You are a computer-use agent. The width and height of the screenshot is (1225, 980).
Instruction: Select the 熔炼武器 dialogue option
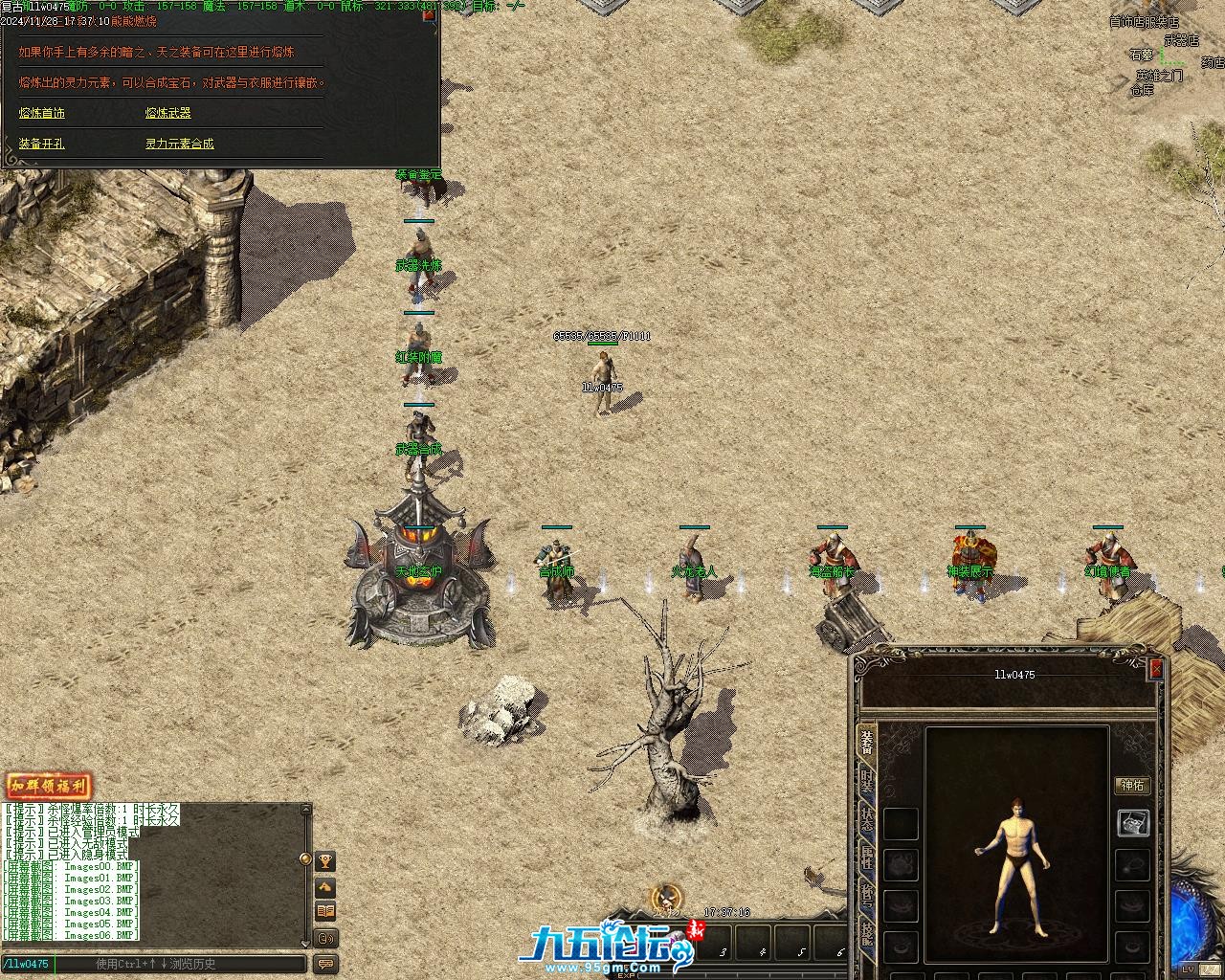168,113
